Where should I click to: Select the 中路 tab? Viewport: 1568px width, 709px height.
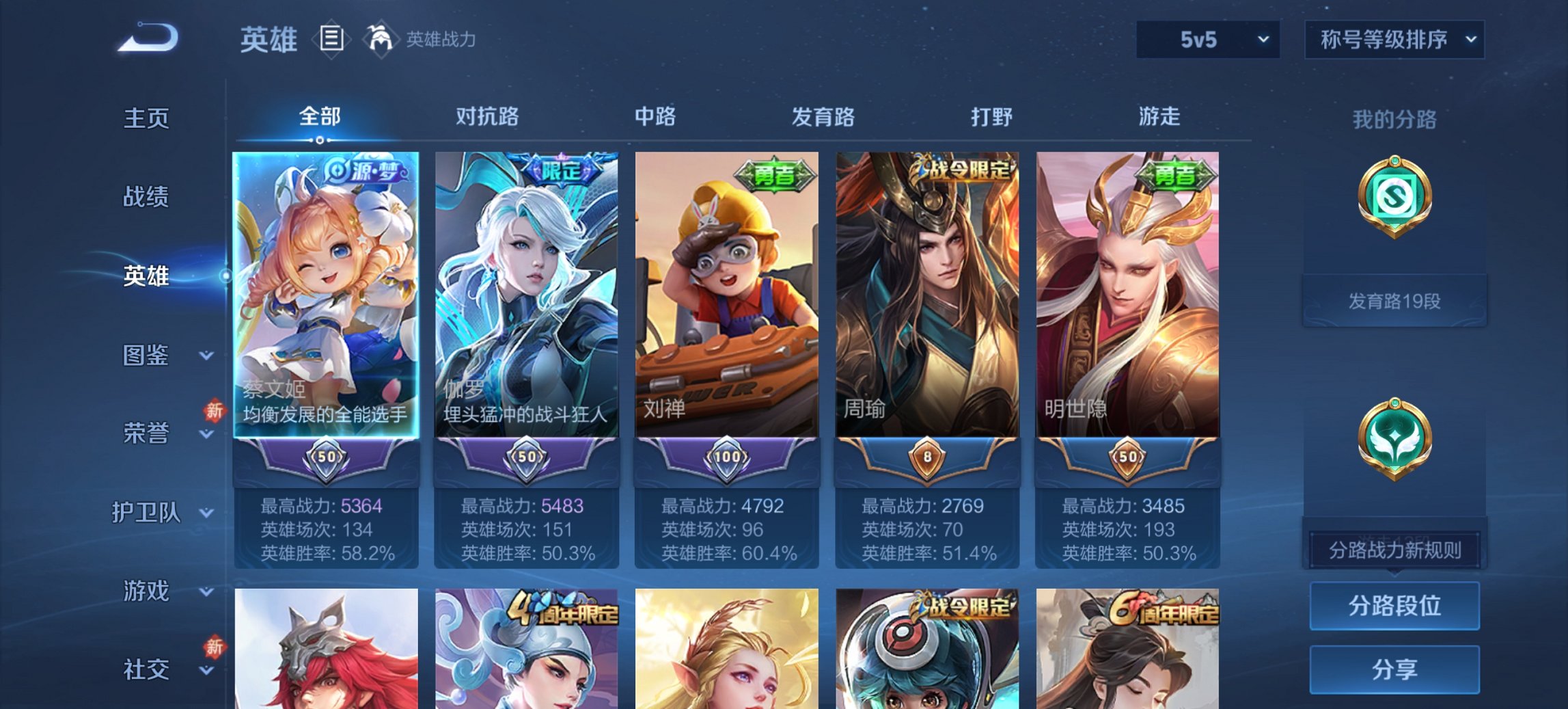pyautogui.click(x=654, y=118)
